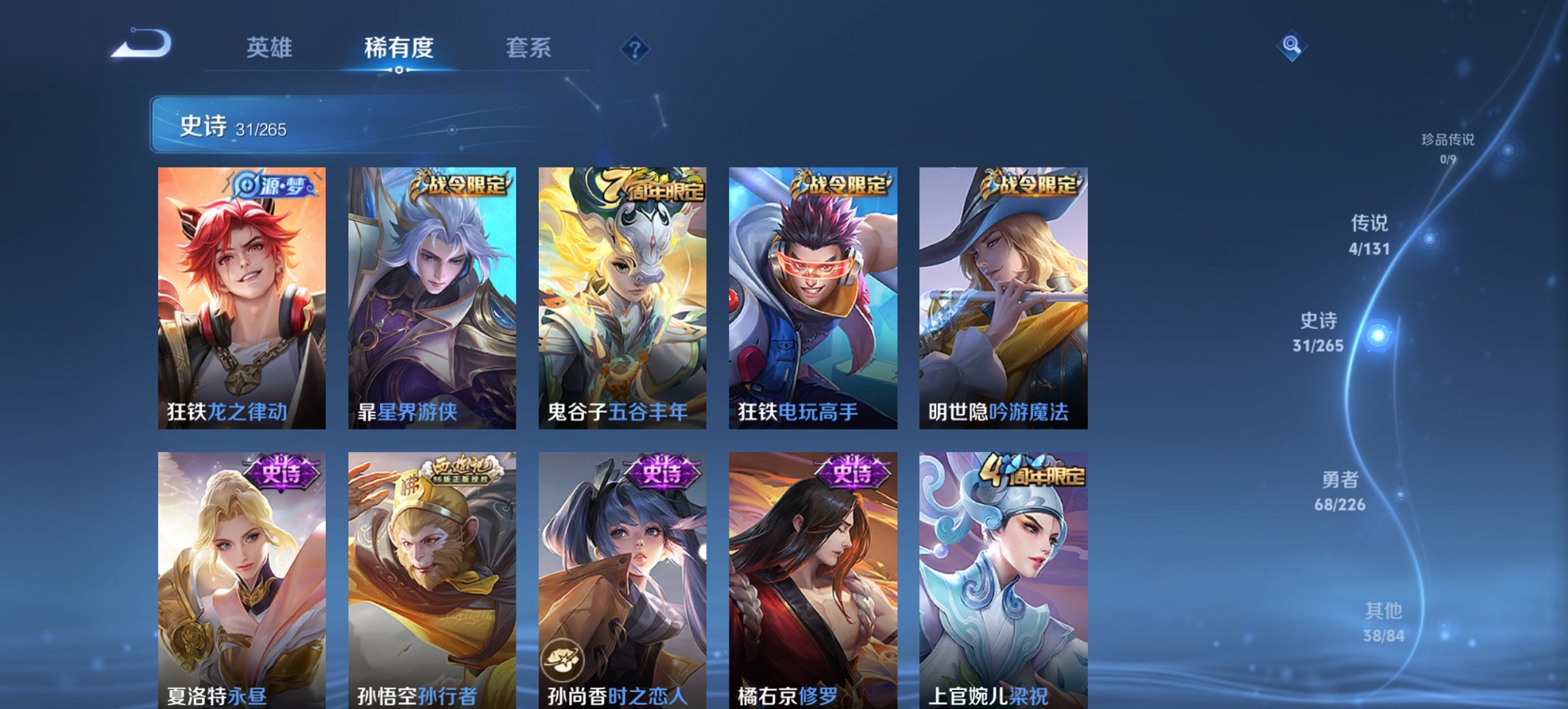Click the question mark help icon
This screenshot has height=709, width=1568.
pos(635,49)
